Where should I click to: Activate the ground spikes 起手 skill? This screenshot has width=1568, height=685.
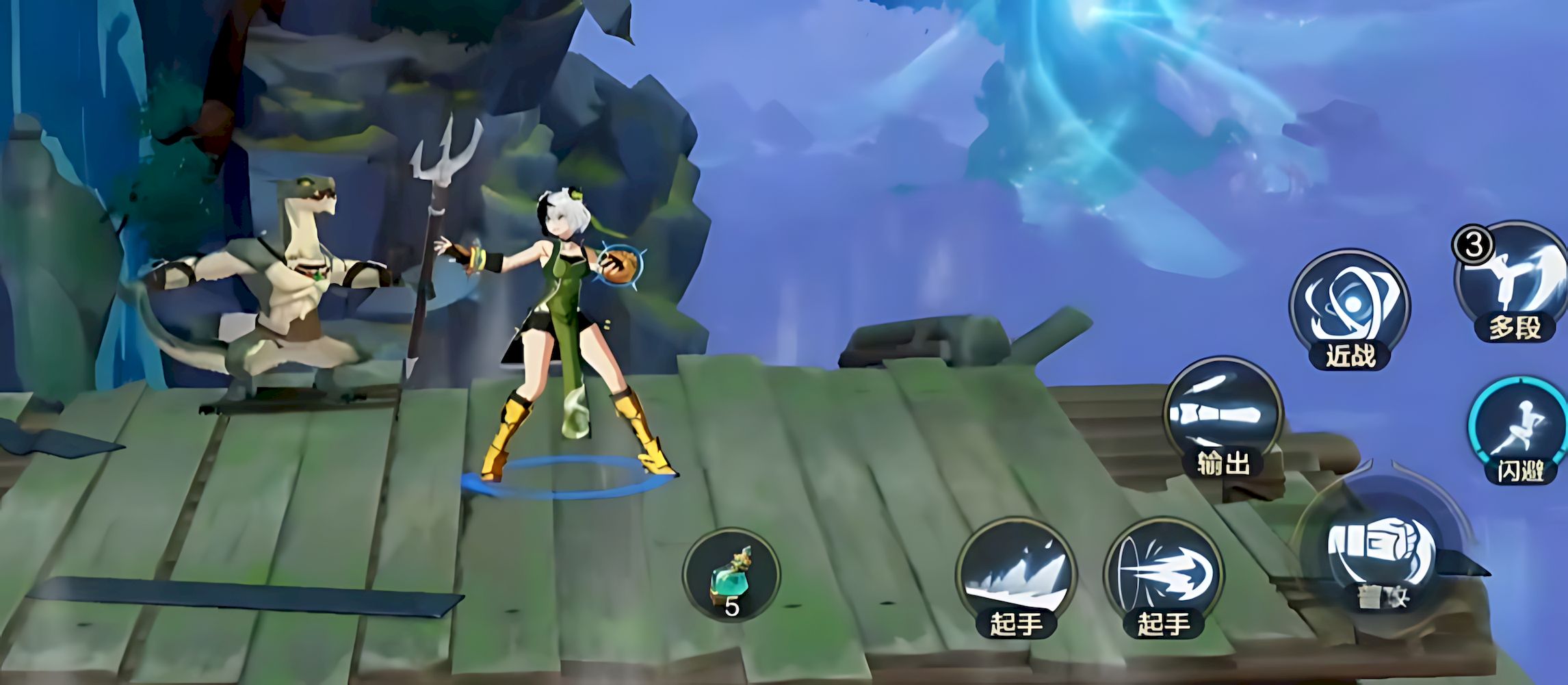point(1016,576)
